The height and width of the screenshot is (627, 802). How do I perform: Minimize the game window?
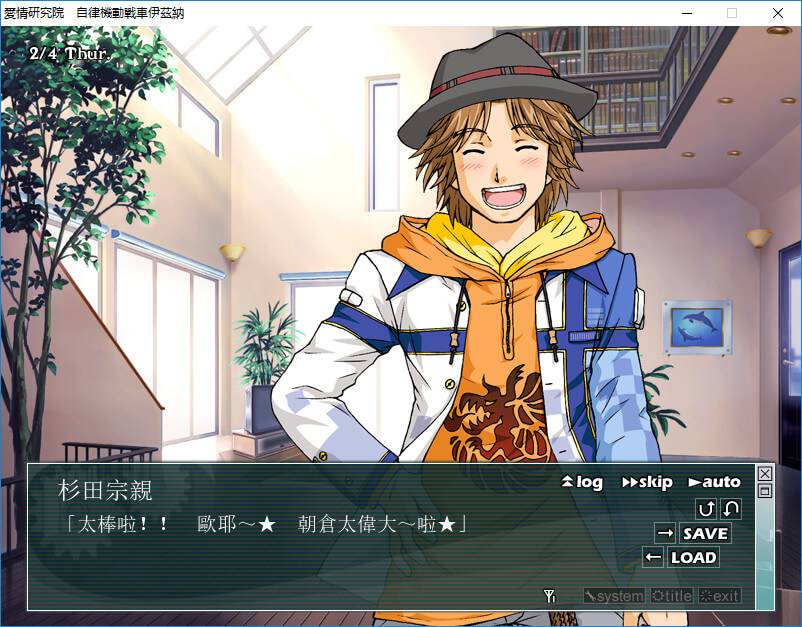pos(686,13)
